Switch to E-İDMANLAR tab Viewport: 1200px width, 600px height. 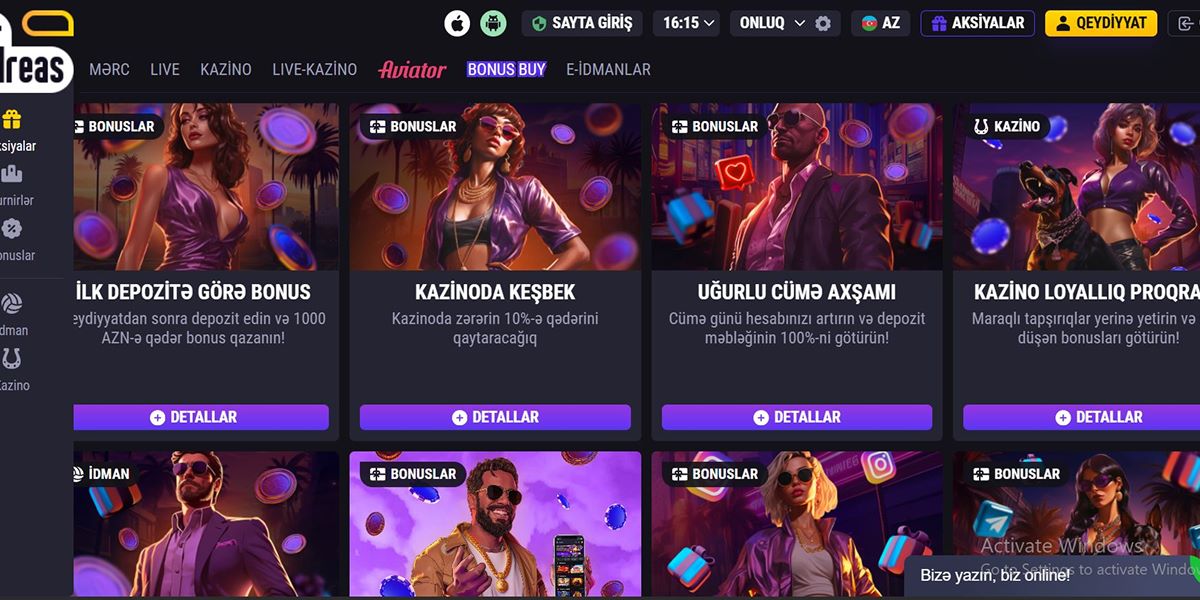(x=608, y=70)
